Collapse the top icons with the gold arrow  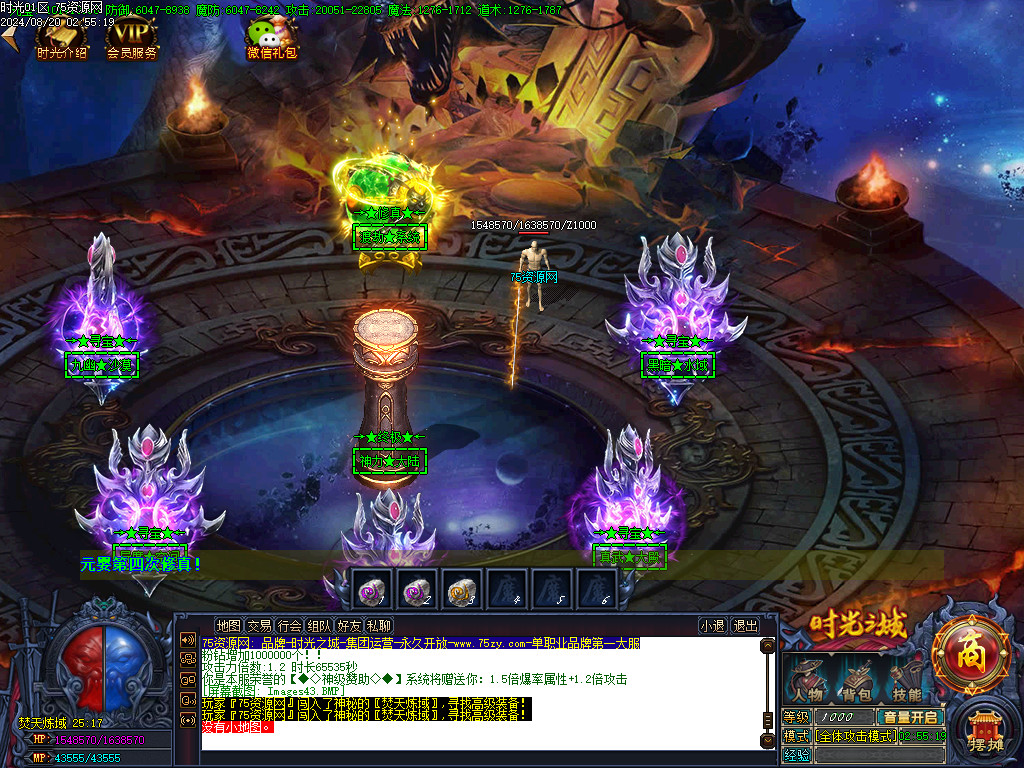[9, 37]
